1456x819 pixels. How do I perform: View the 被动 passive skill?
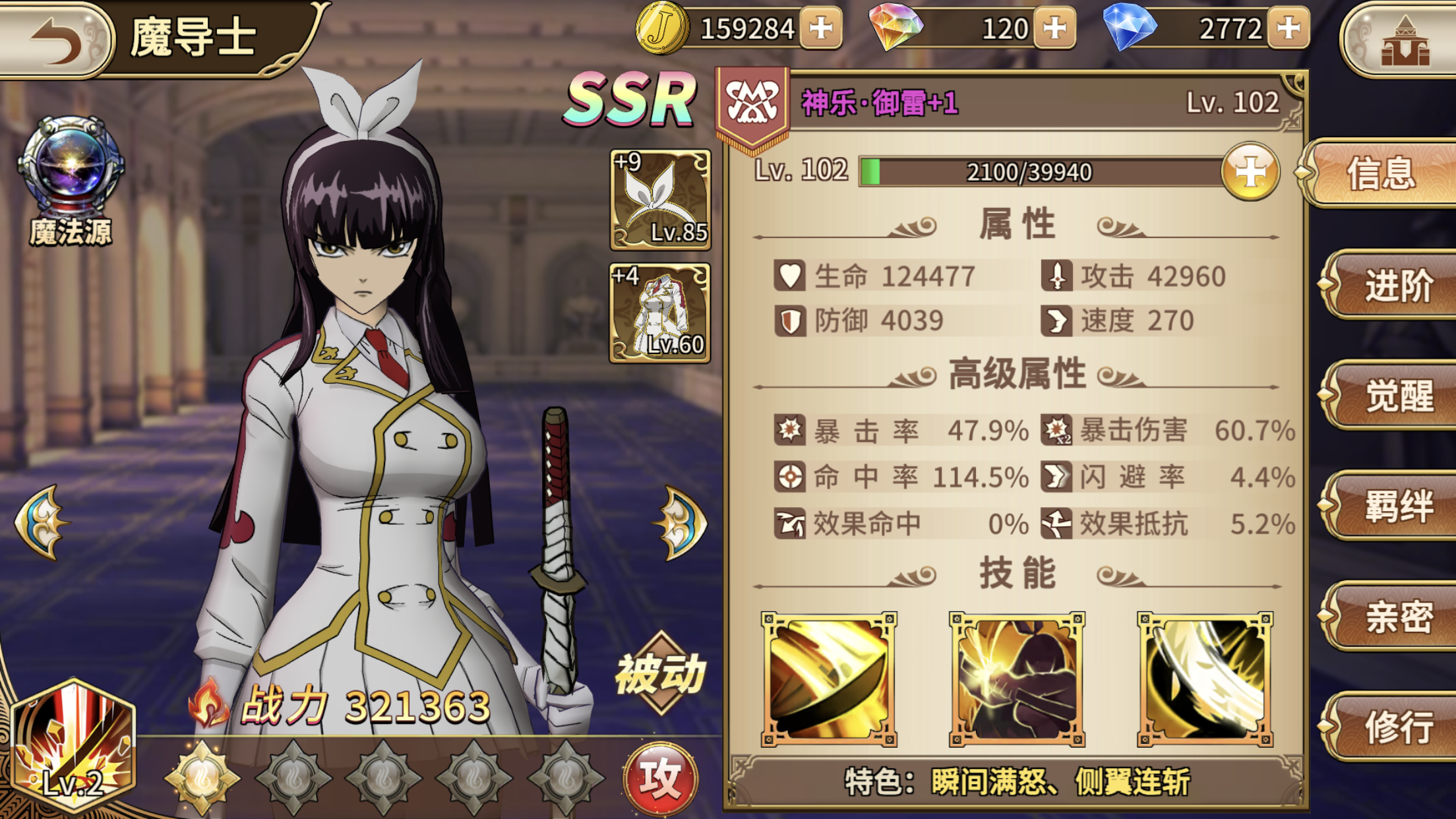pos(661,674)
